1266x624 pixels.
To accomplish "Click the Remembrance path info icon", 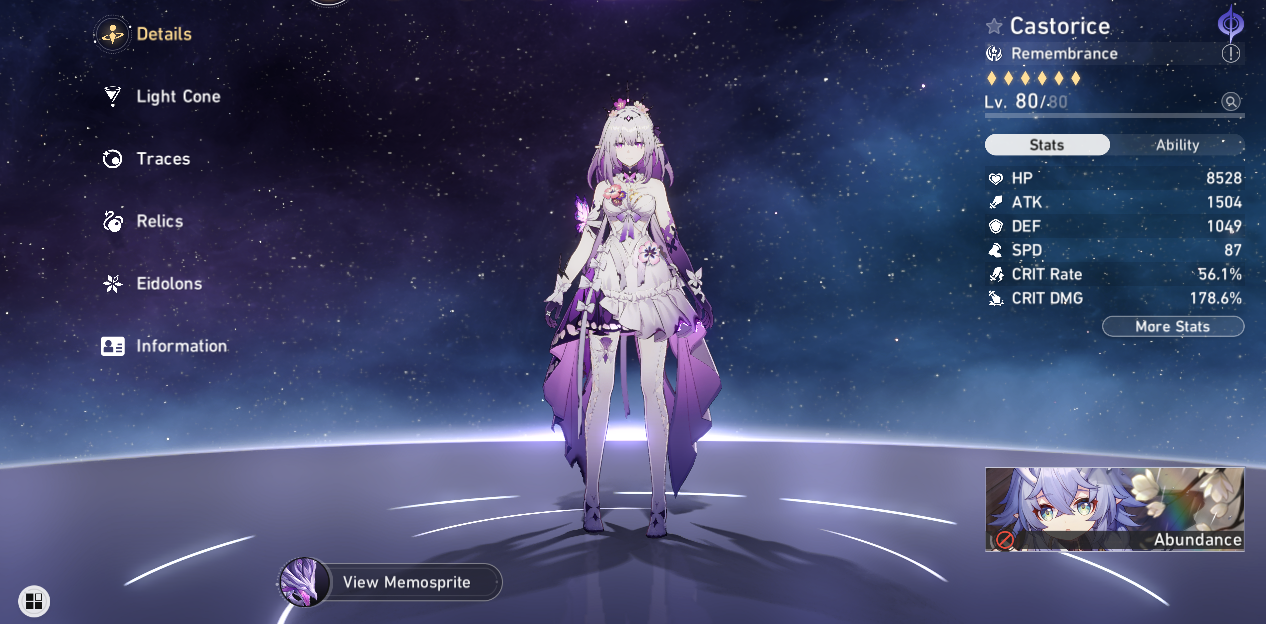I will coord(1231,54).
